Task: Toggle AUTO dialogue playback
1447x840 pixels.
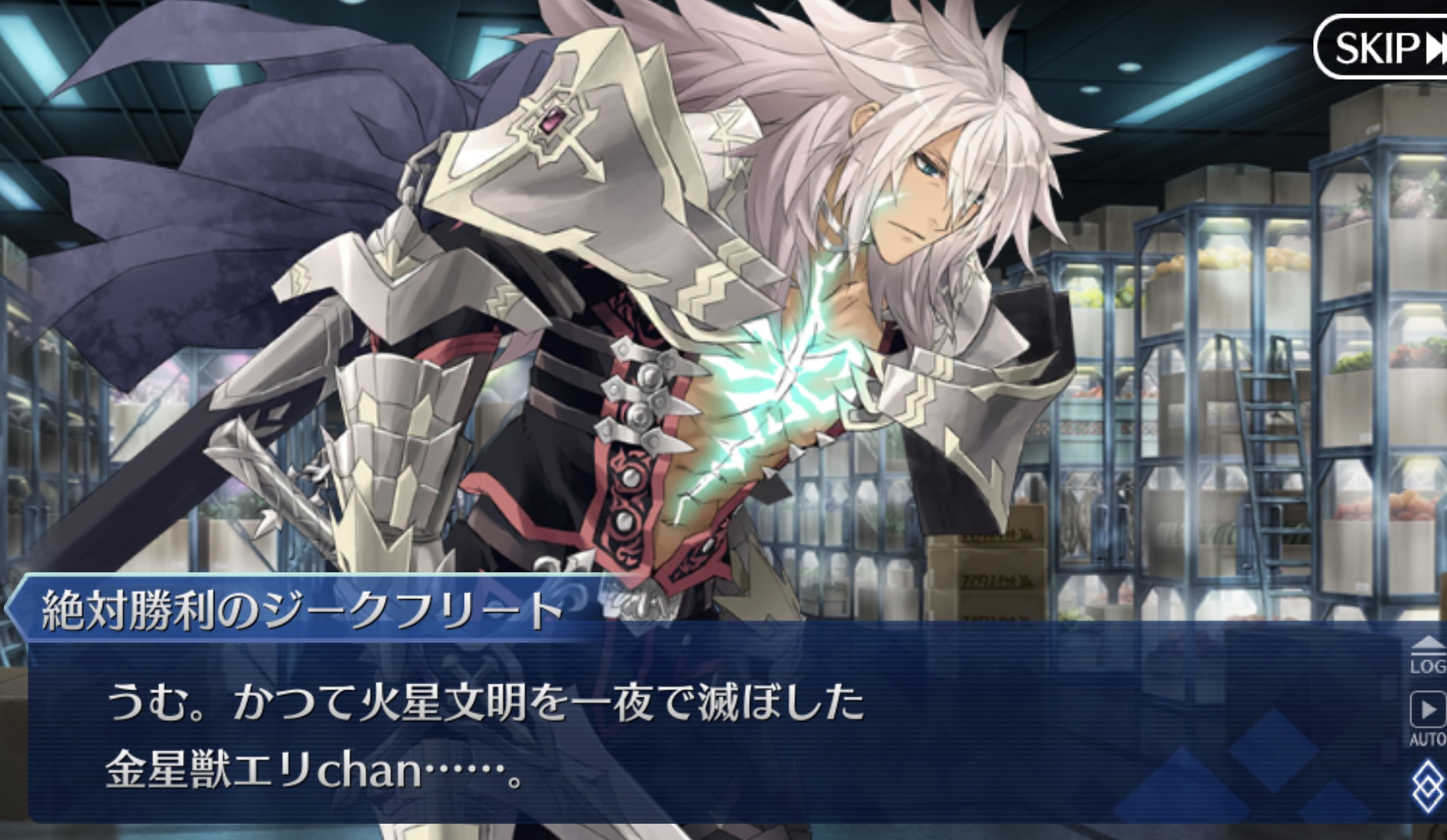Action: coord(1427,716)
